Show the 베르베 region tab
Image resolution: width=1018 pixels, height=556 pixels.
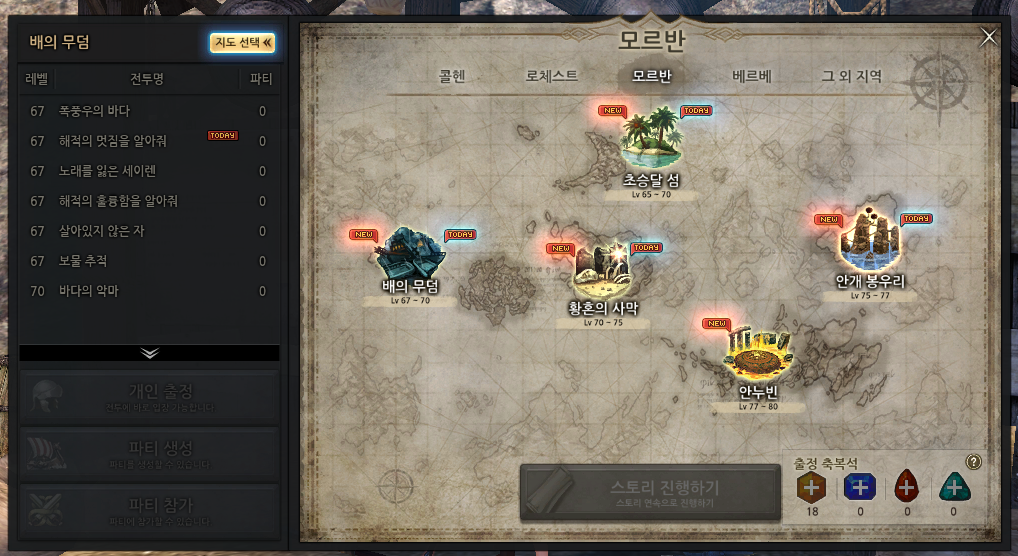point(752,76)
